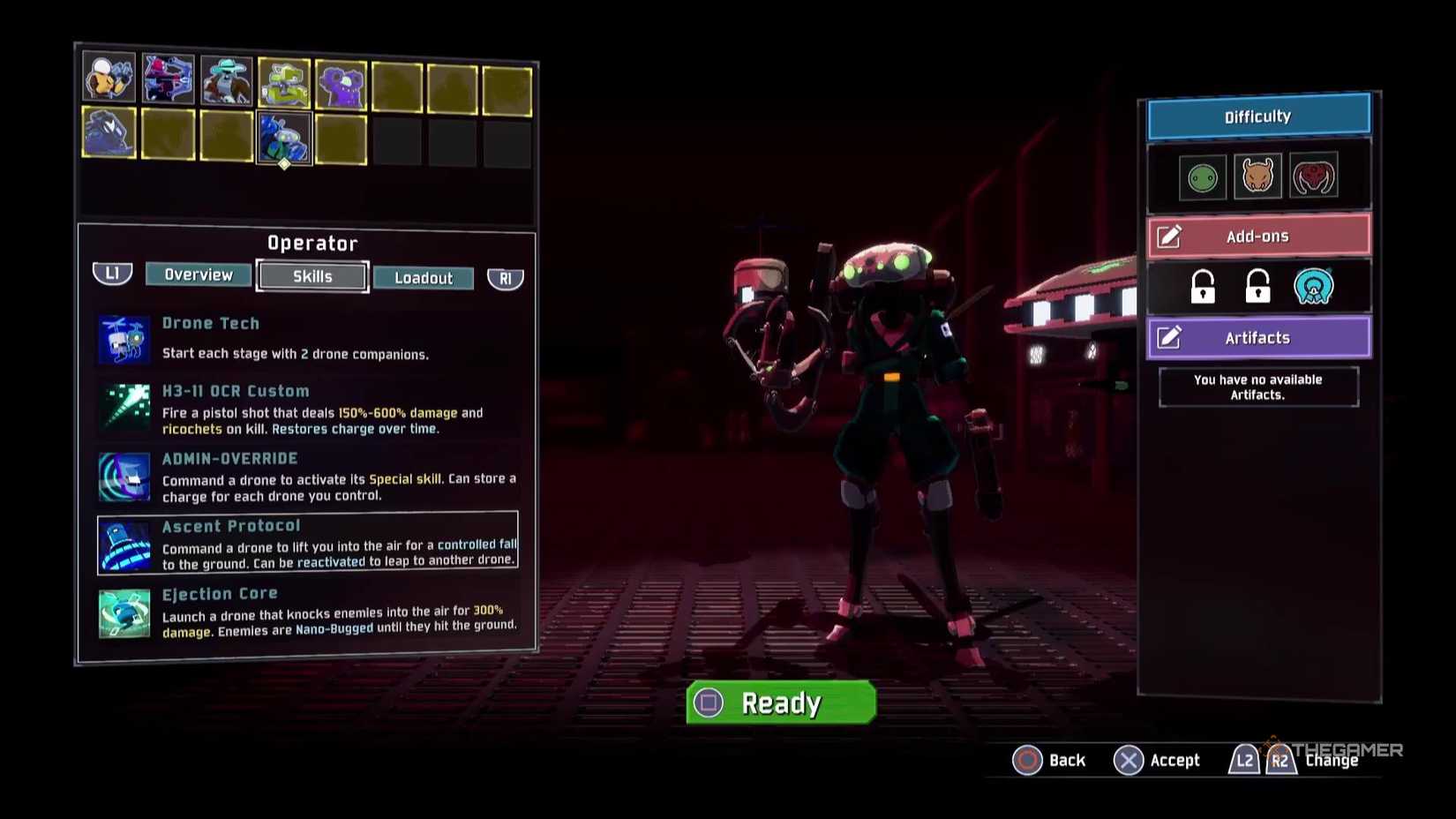This screenshot has width=1456, height=819.
Task: Select the first character portrait
Action: [x=109, y=79]
